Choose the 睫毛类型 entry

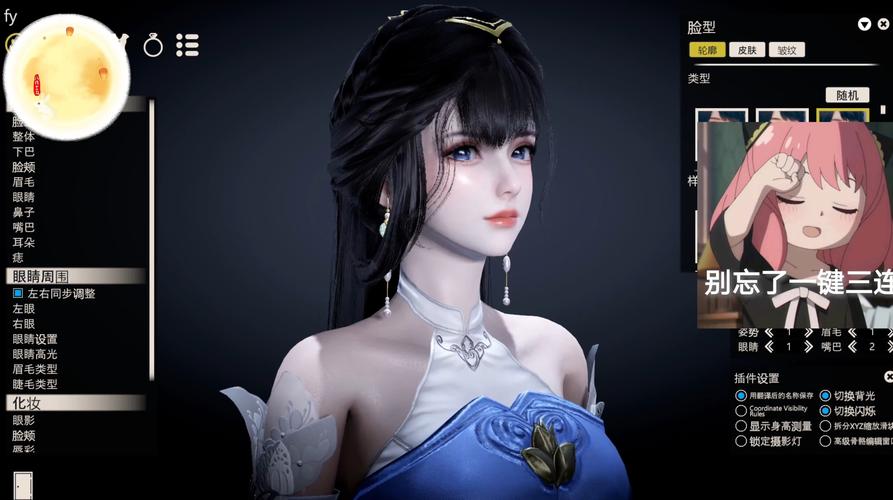click(35, 384)
